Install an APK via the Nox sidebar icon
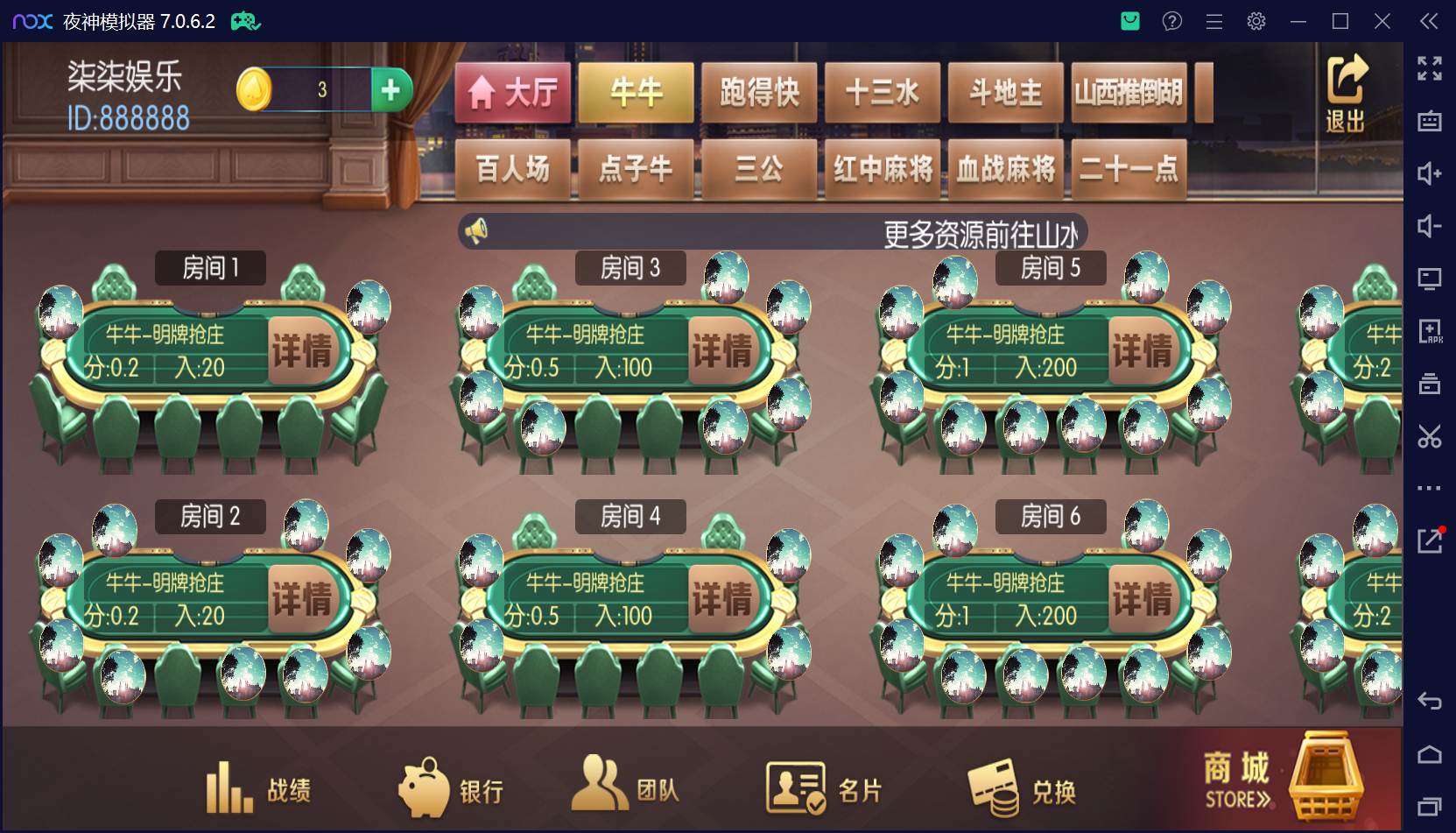The image size is (1456, 833). pos(1431,332)
